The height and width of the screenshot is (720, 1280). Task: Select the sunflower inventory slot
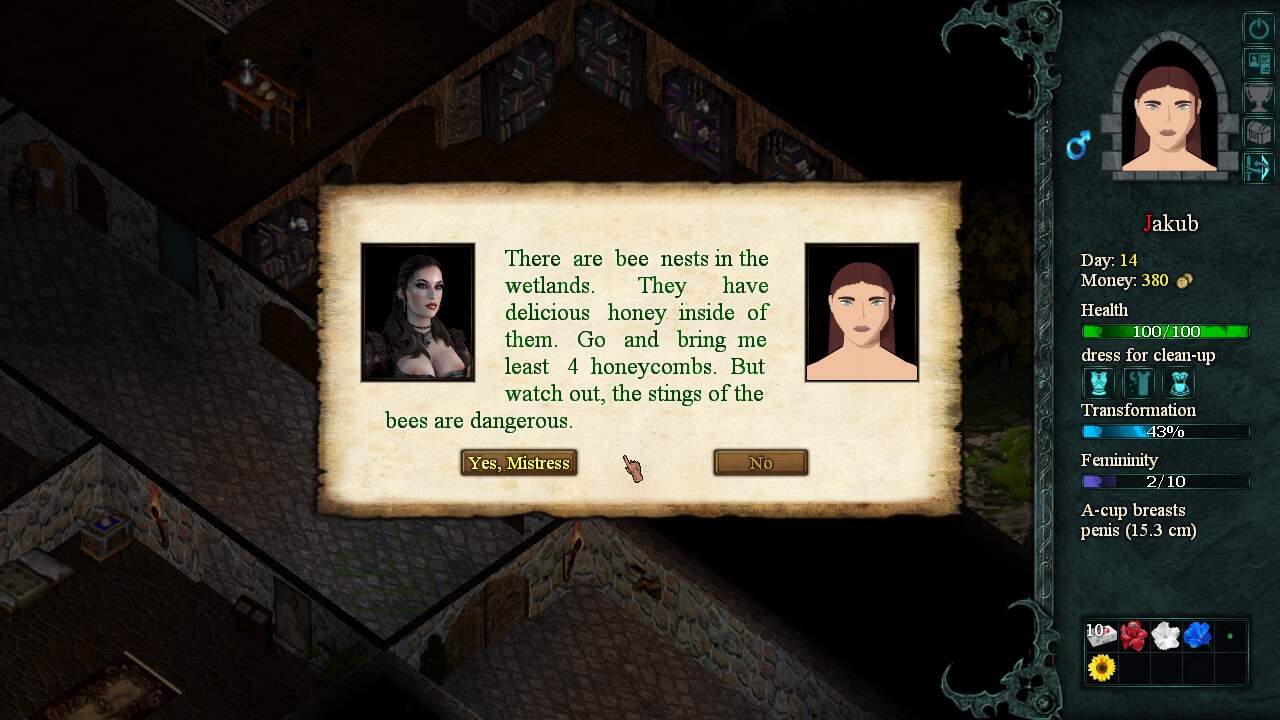[1101, 667]
